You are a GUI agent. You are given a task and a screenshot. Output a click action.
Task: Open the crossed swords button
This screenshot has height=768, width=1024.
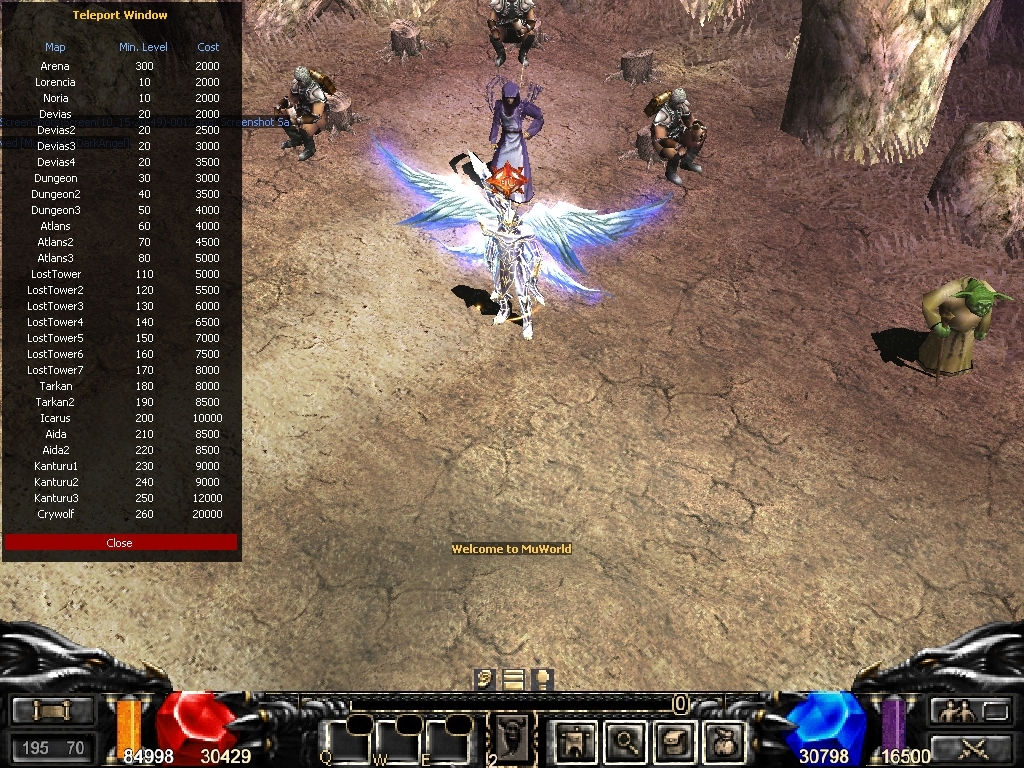pyautogui.click(x=970, y=746)
